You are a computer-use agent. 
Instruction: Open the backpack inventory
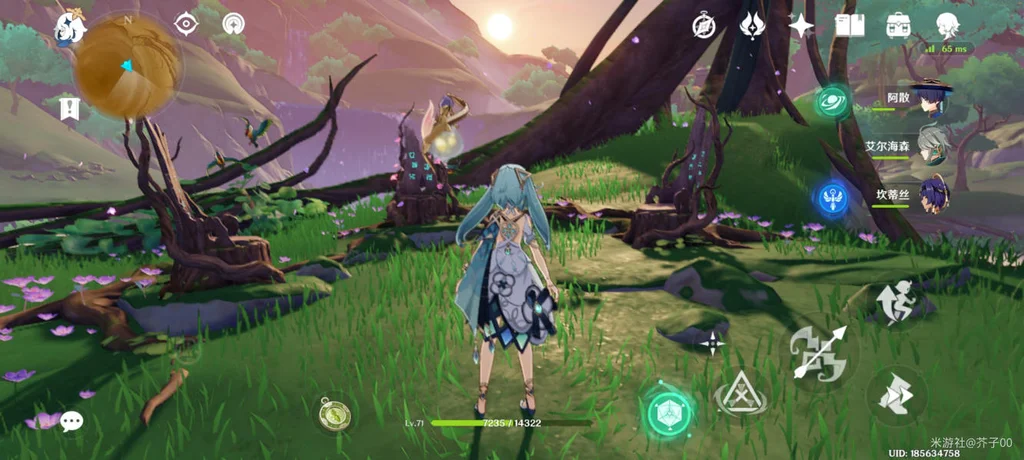[x=898, y=26]
